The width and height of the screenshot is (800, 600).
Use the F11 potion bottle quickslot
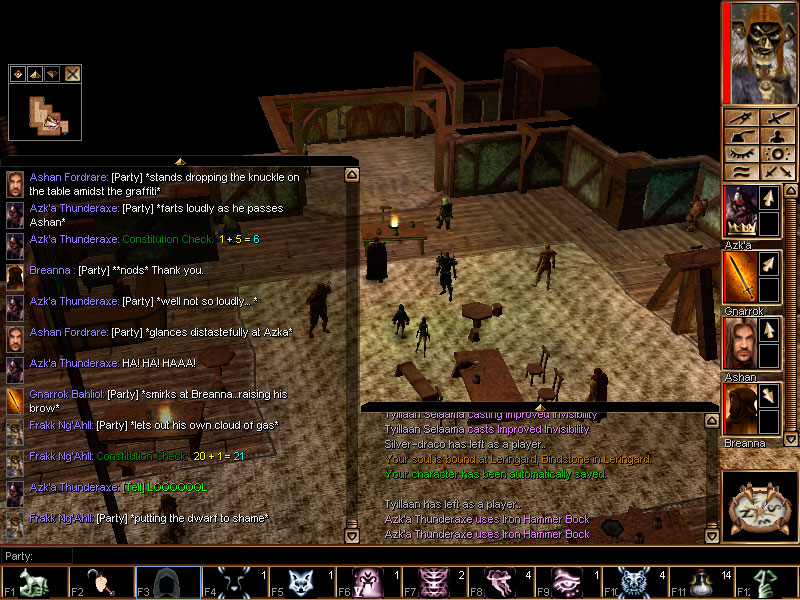click(698, 583)
